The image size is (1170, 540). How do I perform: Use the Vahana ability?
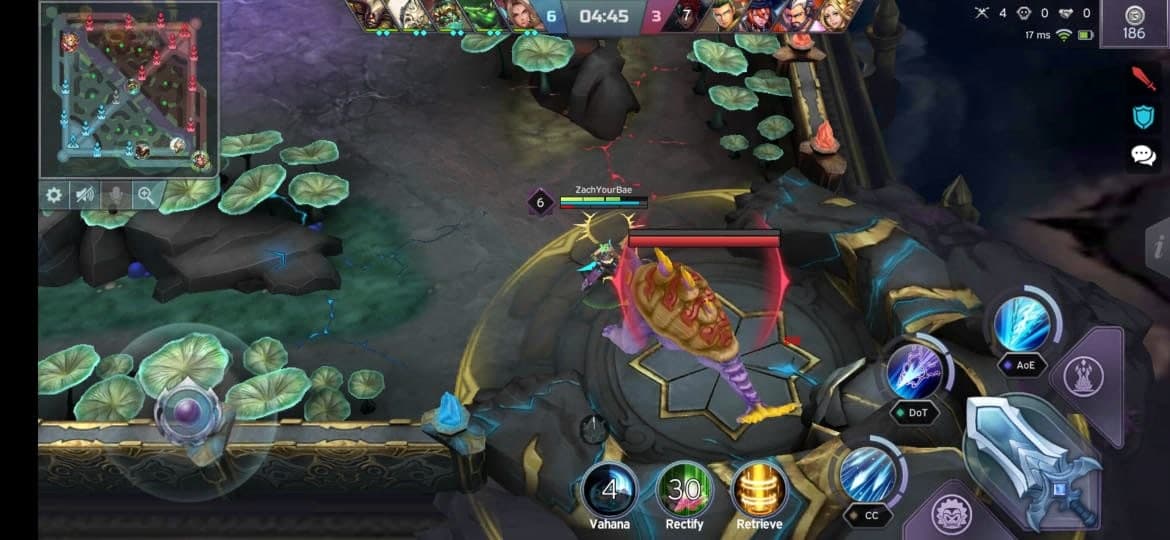tap(609, 489)
